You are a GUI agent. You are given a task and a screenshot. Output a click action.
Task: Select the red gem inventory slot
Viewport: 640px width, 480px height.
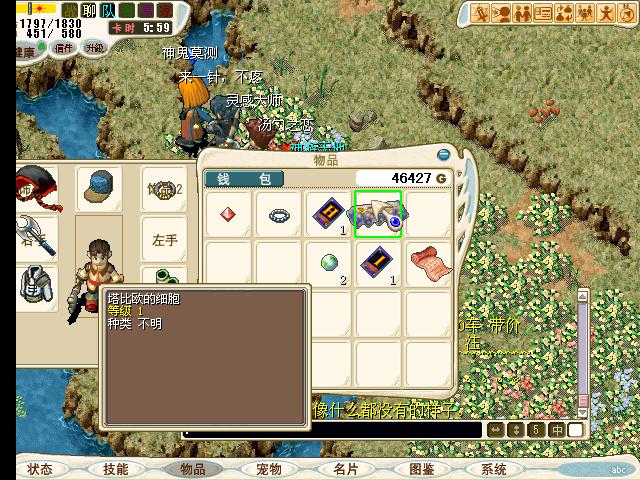[228, 215]
